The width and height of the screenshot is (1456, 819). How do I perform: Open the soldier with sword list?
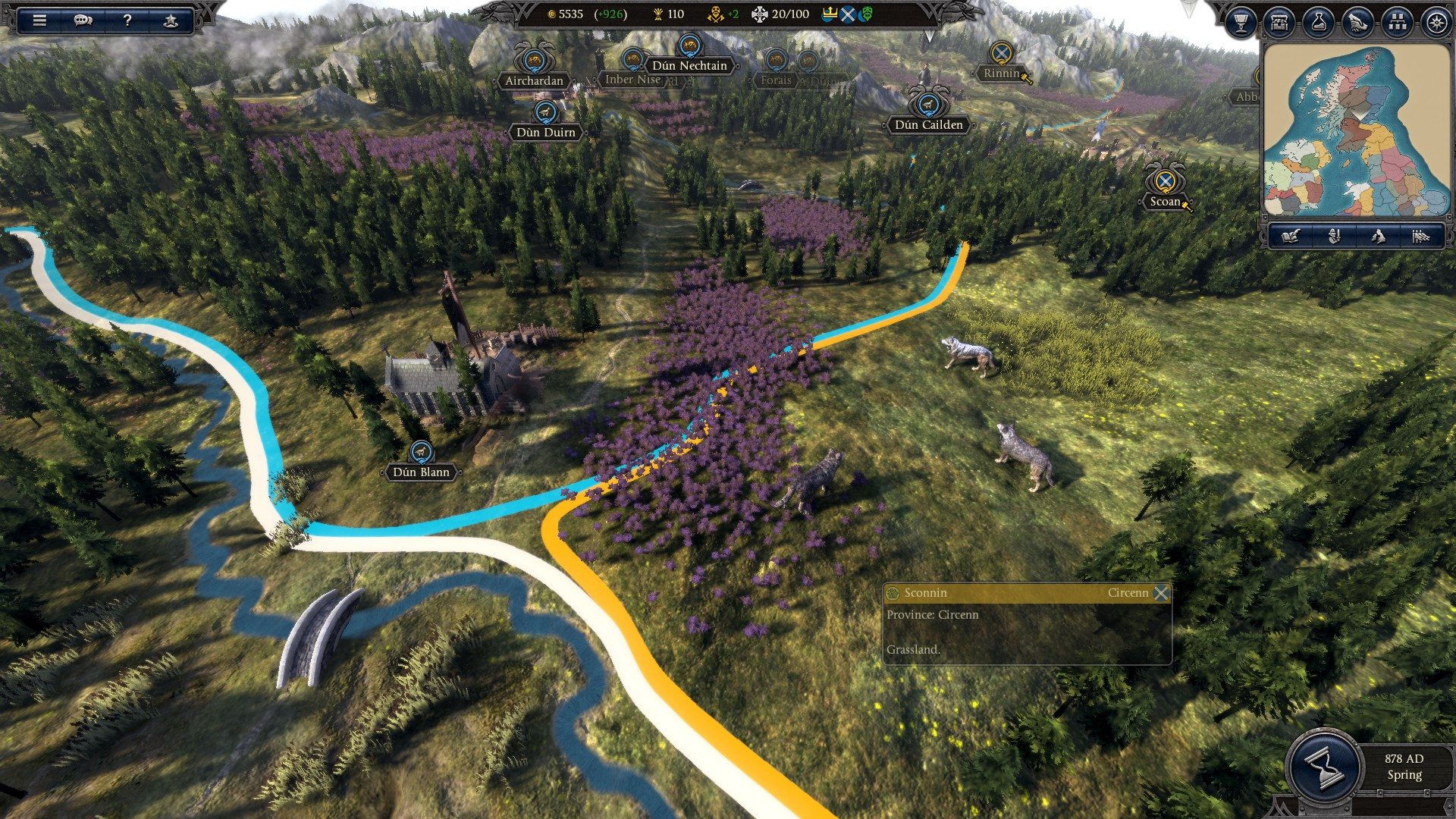point(1334,237)
